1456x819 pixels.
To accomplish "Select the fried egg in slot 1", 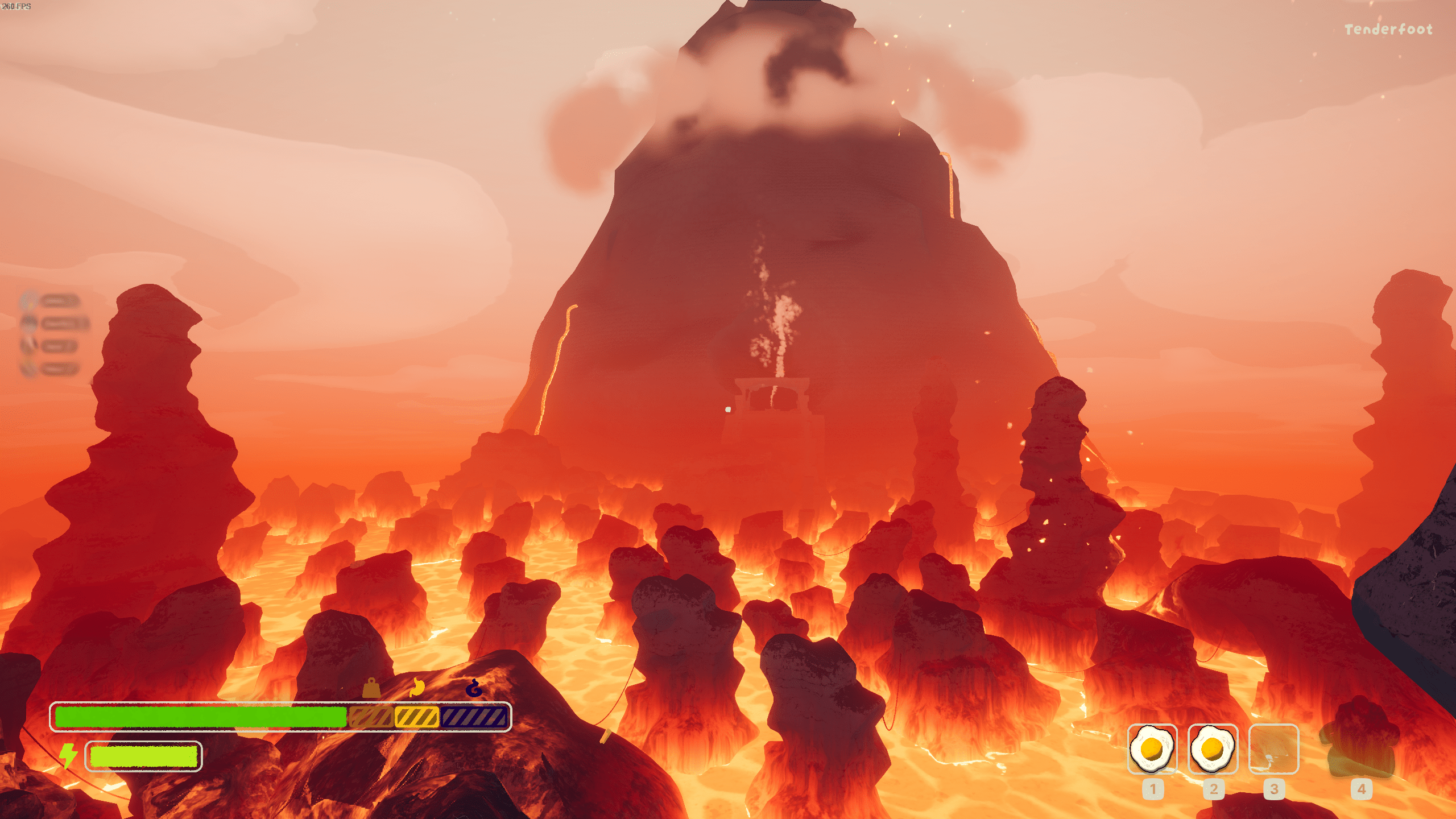I will pos(1152,748).
